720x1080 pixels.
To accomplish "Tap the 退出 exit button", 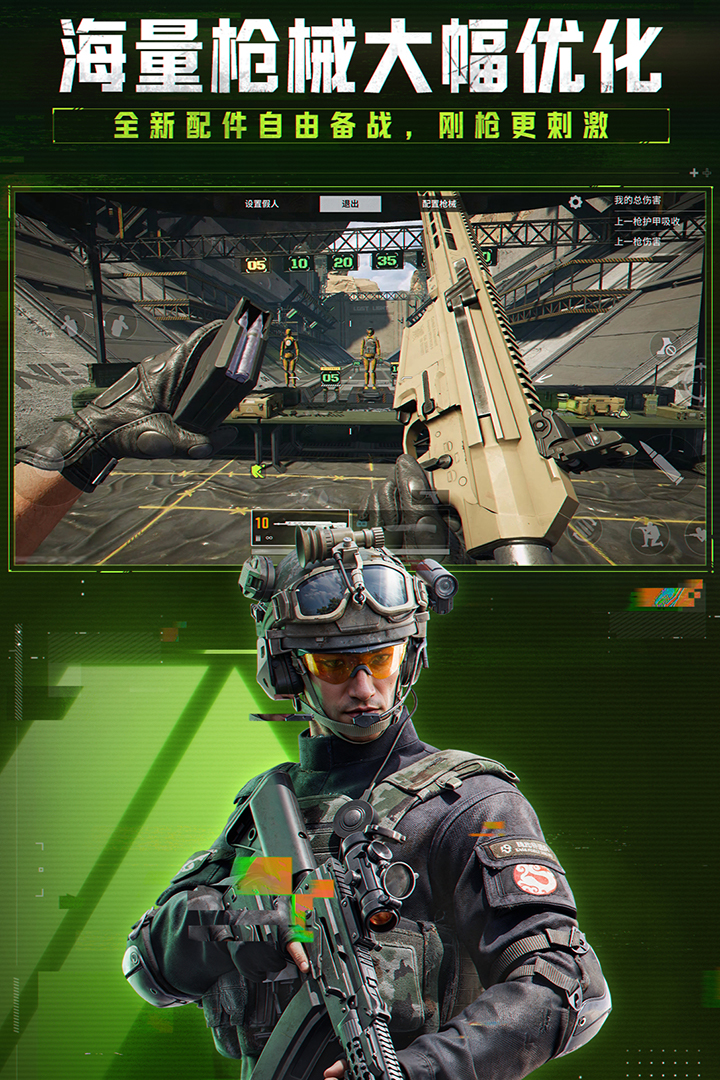I will point(350,204).
